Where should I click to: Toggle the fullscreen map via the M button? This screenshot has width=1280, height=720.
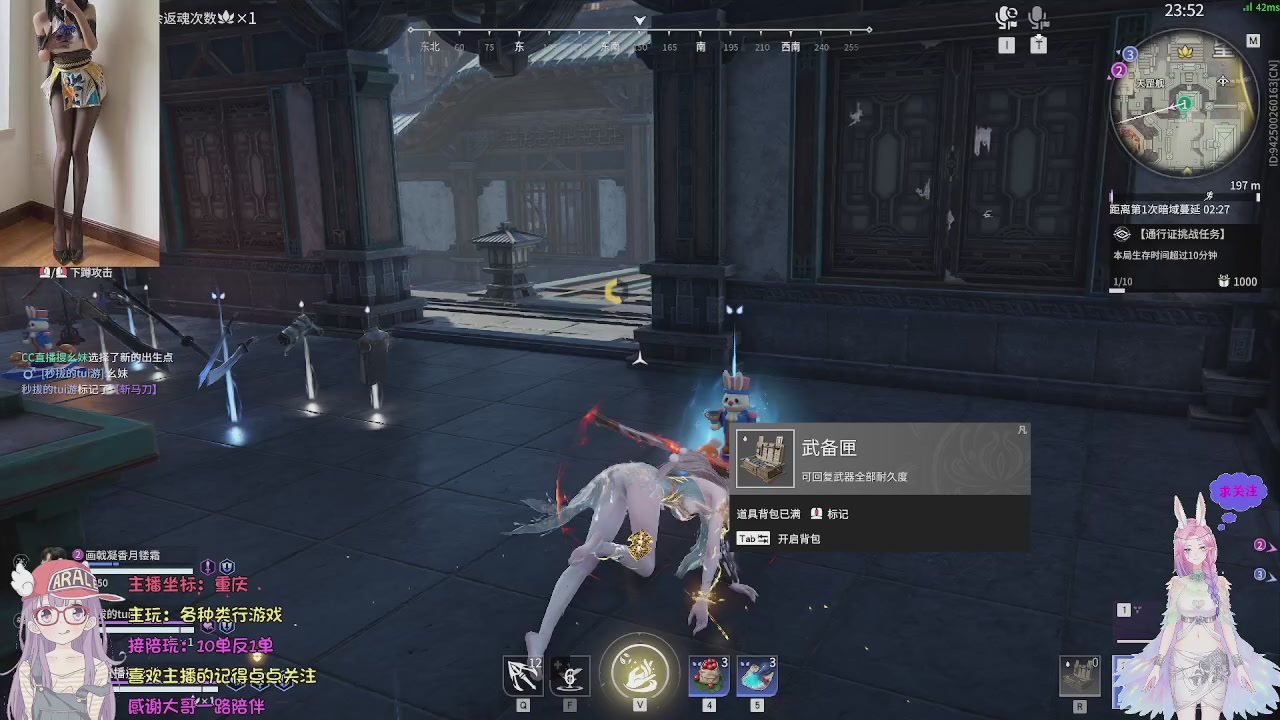pos(1254,40)
